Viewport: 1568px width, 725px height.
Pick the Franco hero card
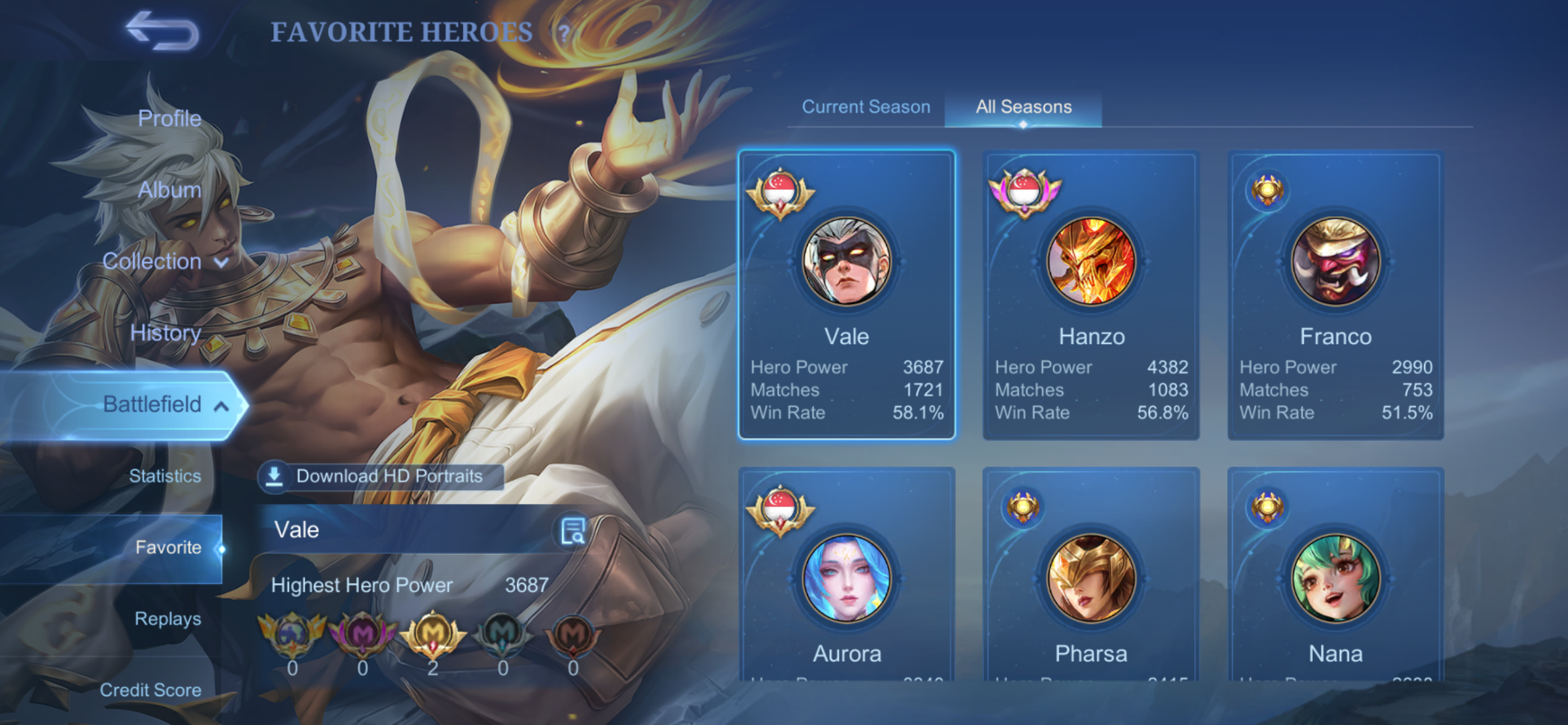(1335, 295)
